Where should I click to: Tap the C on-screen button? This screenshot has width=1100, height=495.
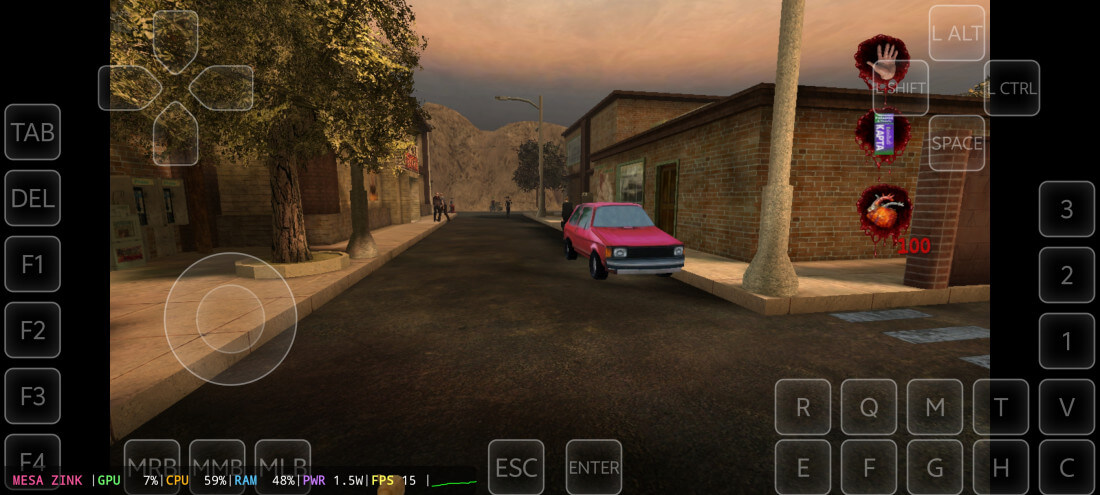click(1067, 467)
